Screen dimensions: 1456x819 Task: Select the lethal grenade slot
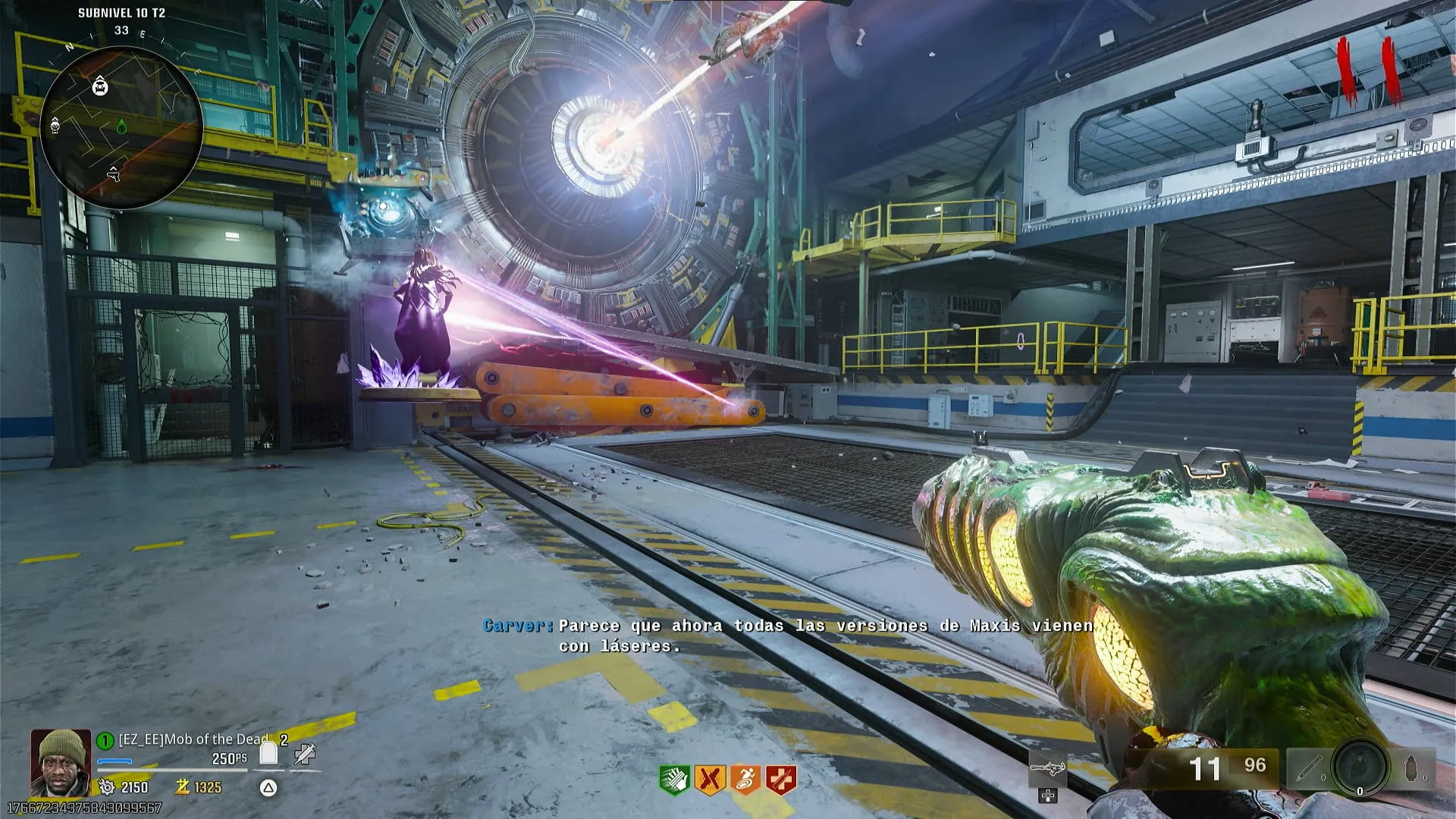click(1412, 768)
